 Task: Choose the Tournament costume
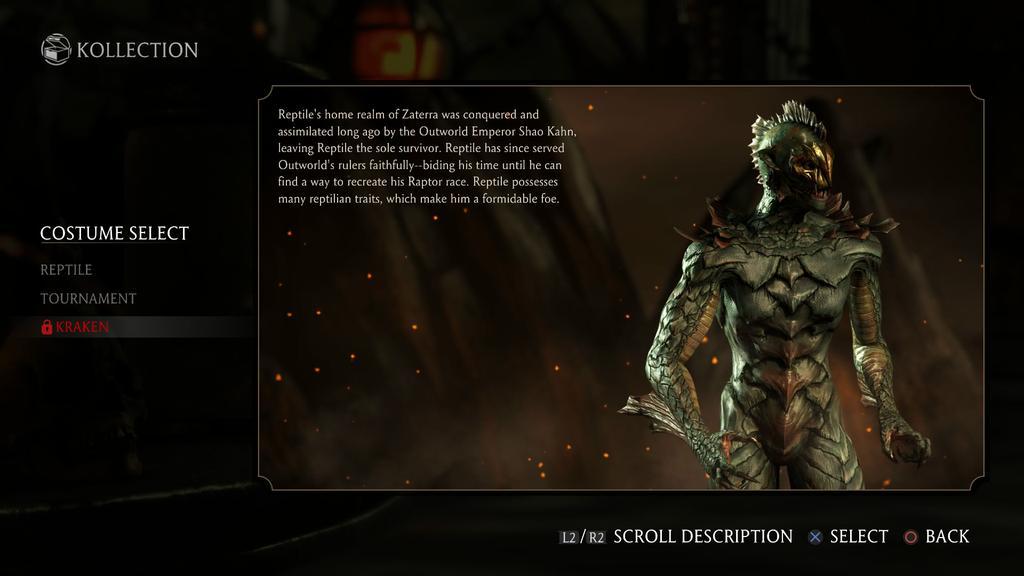[88, 299]
